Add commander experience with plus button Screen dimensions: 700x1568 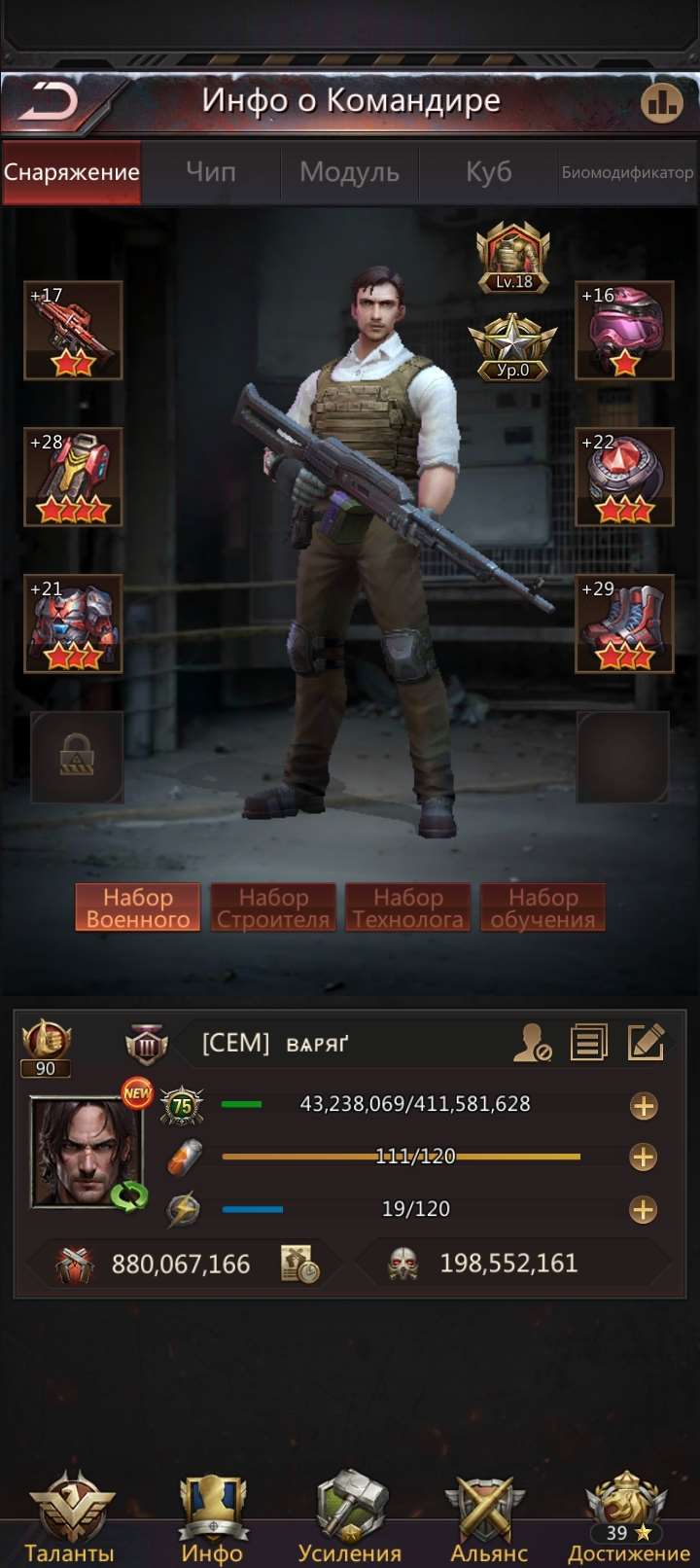644,1106
